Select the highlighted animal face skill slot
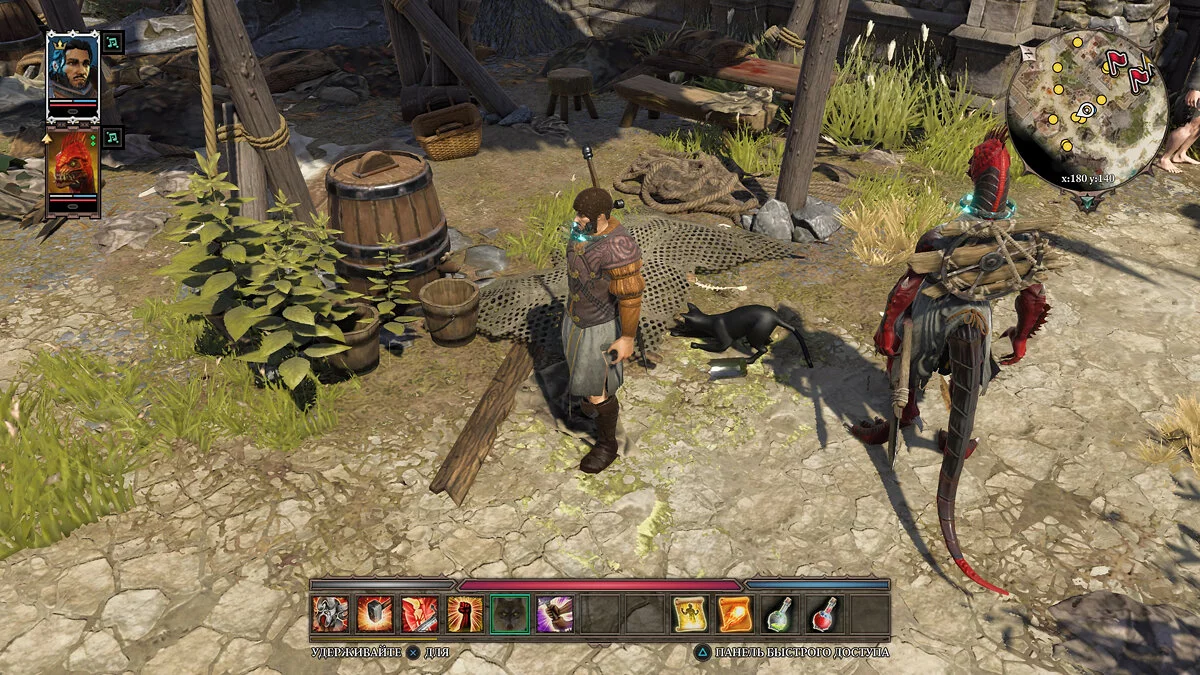This screenshot has width=1200, height=675. pyautogui.click(x=510, y=614)
